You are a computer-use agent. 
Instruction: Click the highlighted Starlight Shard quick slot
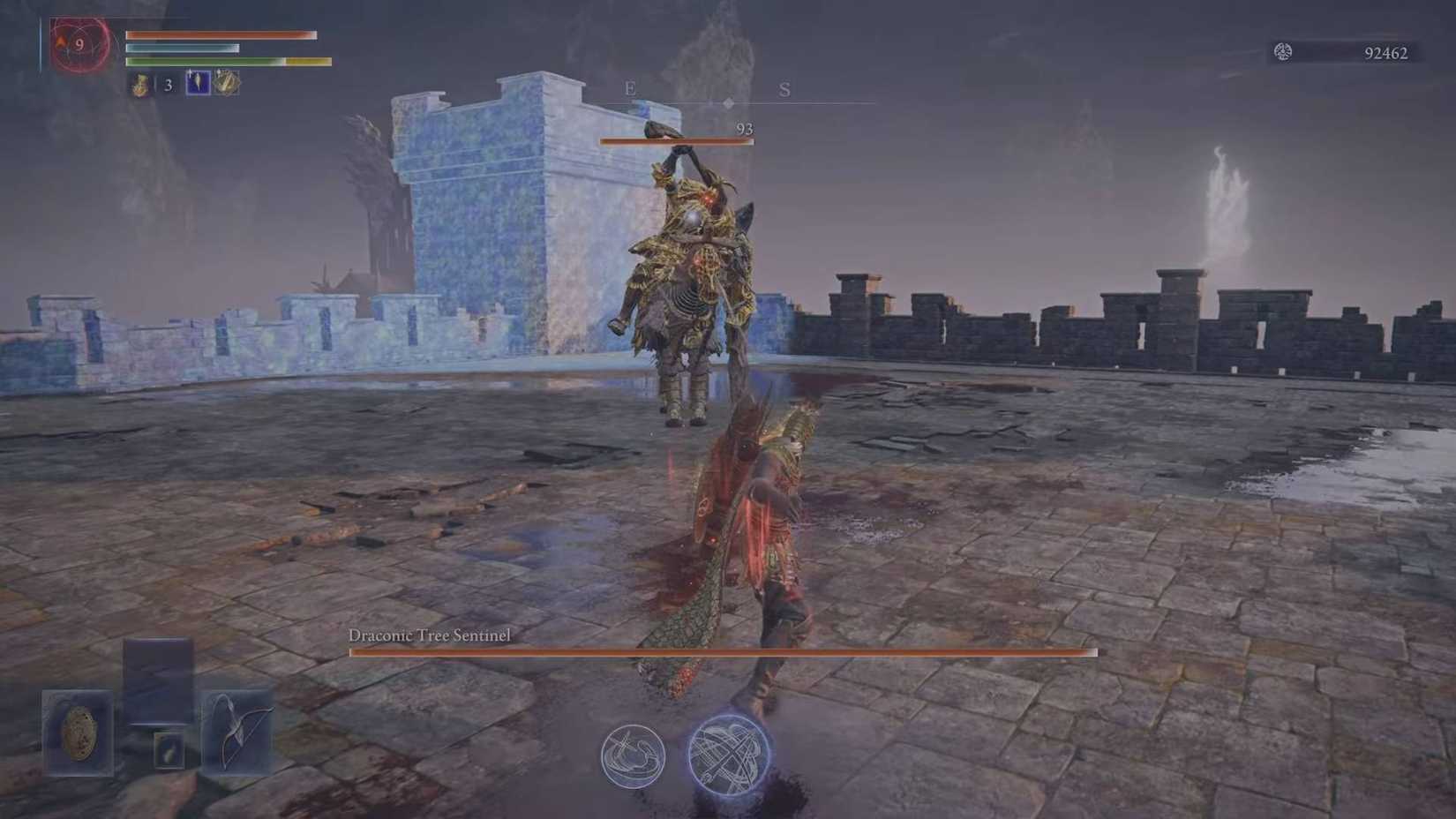coord(197,84)
